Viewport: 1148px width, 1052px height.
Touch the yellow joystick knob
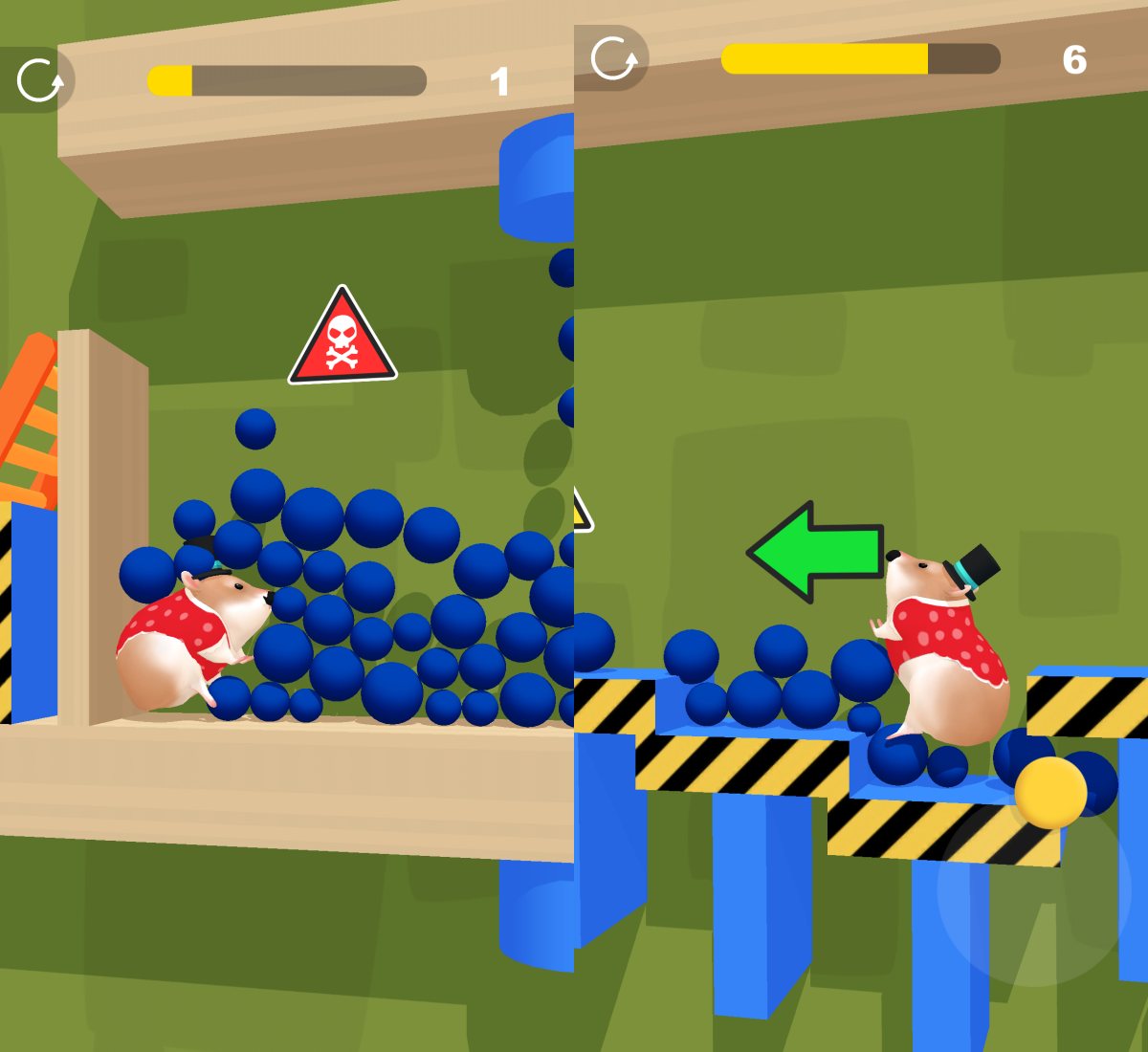tap(1050, 792)
